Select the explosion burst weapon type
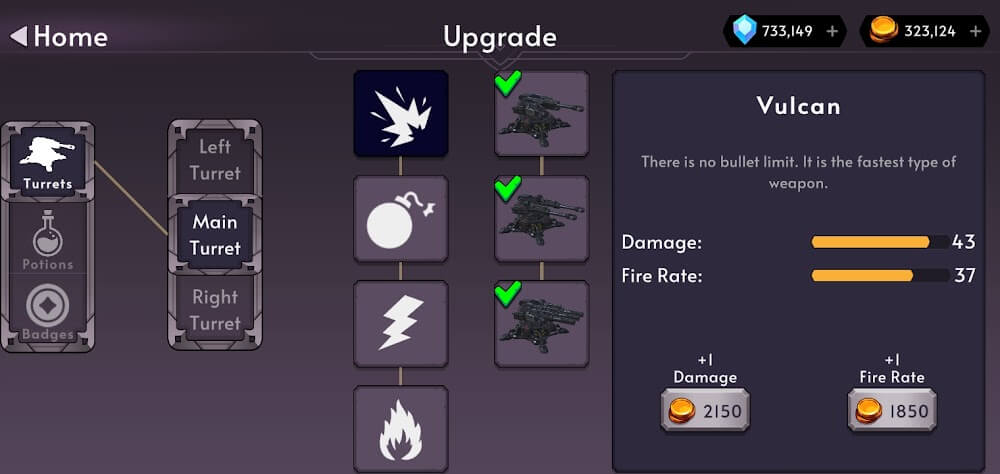 coord(401,114)
